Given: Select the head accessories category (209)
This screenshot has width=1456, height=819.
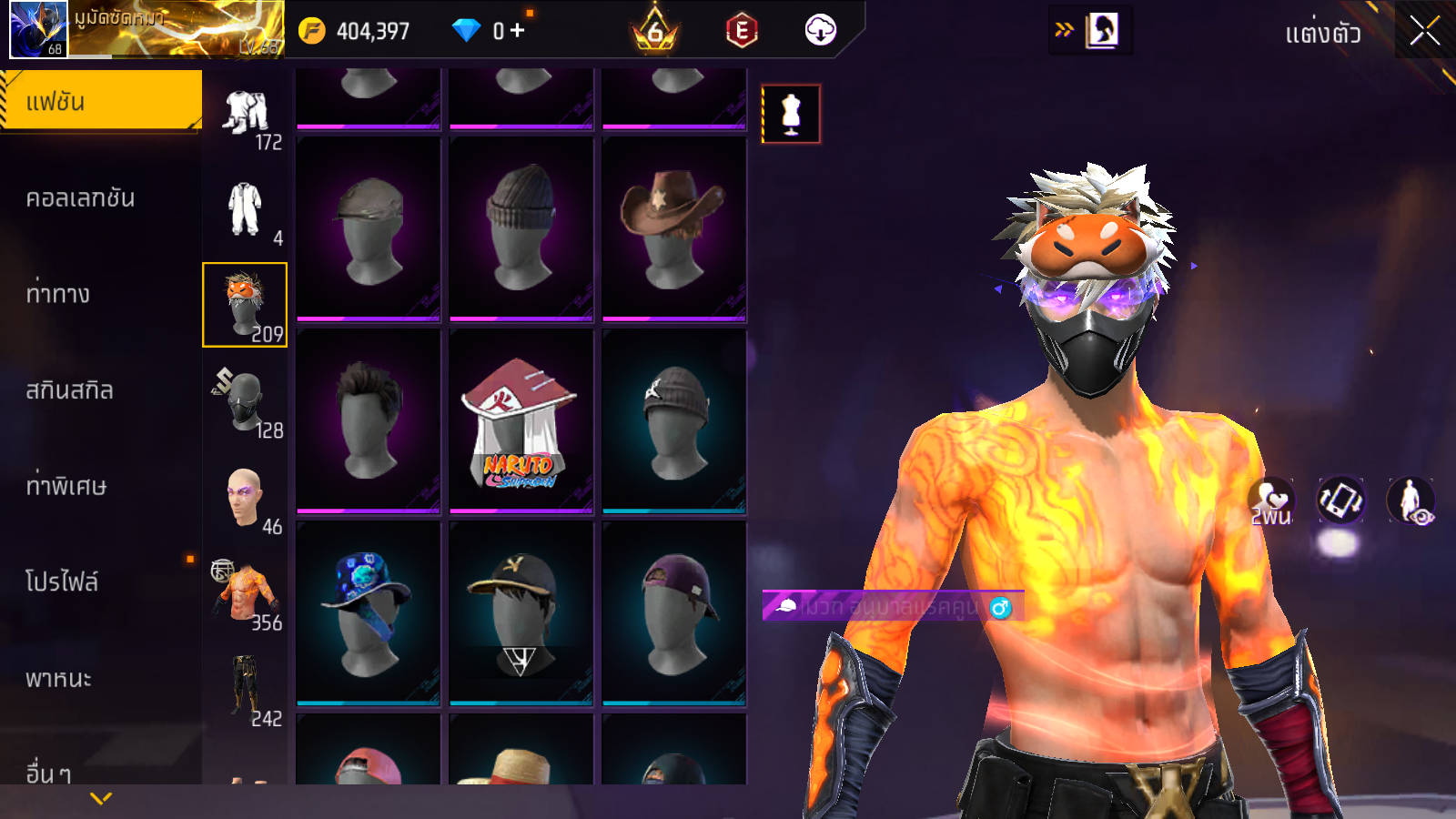Looking at the screenshot, I should pos(245,305).
